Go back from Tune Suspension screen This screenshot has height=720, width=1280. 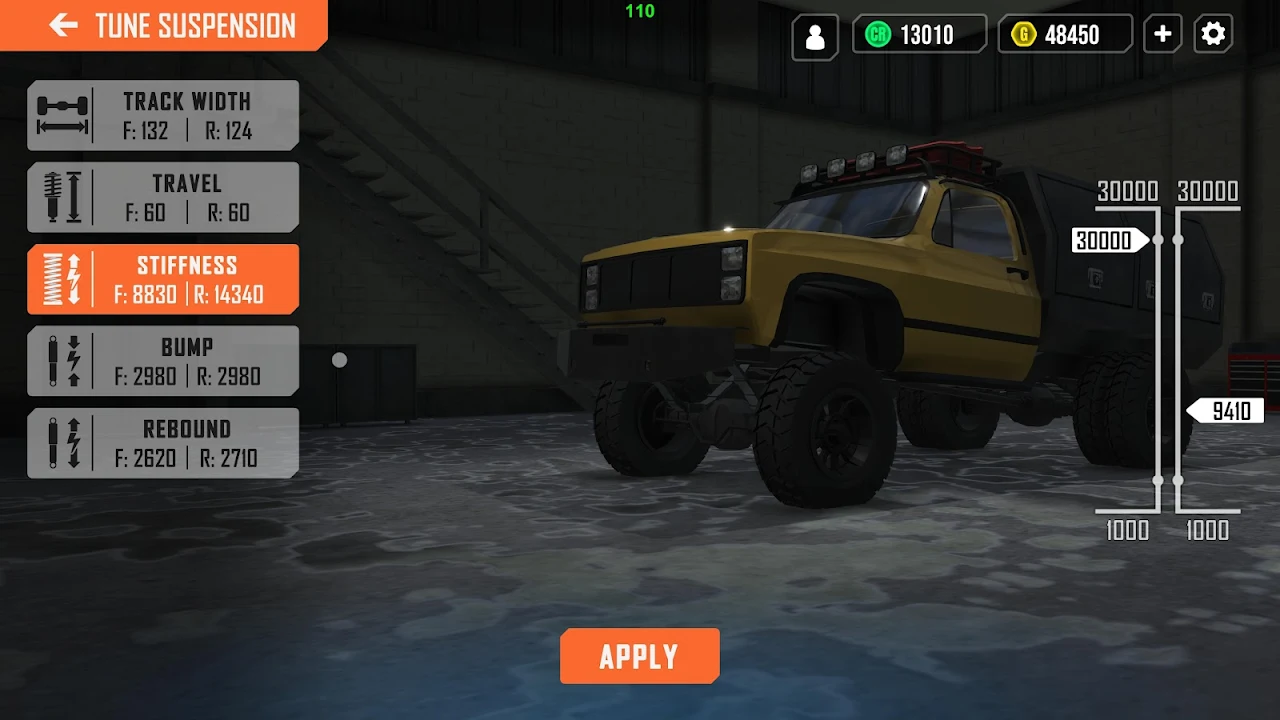64,25
